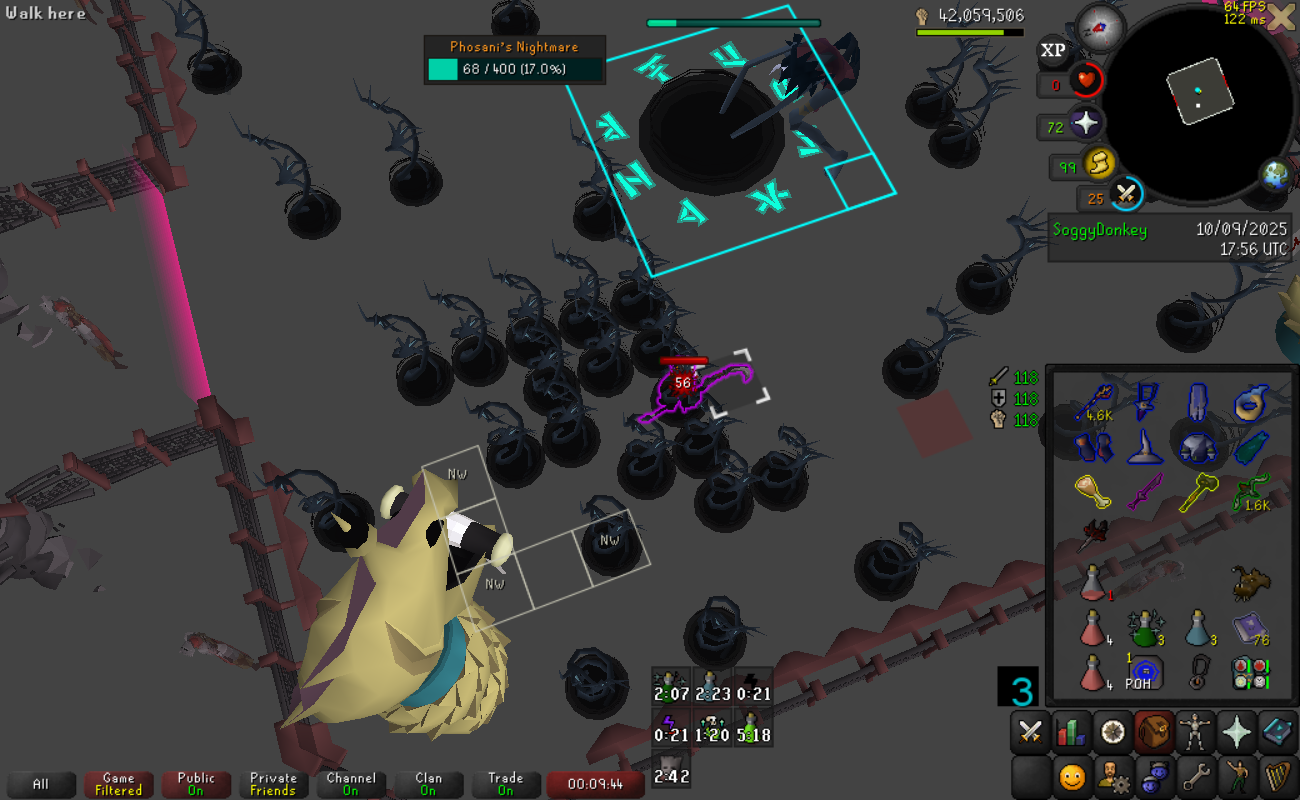Click the compass to face north
This screenshot has width=1300, height=800.
coord(1100,28)
